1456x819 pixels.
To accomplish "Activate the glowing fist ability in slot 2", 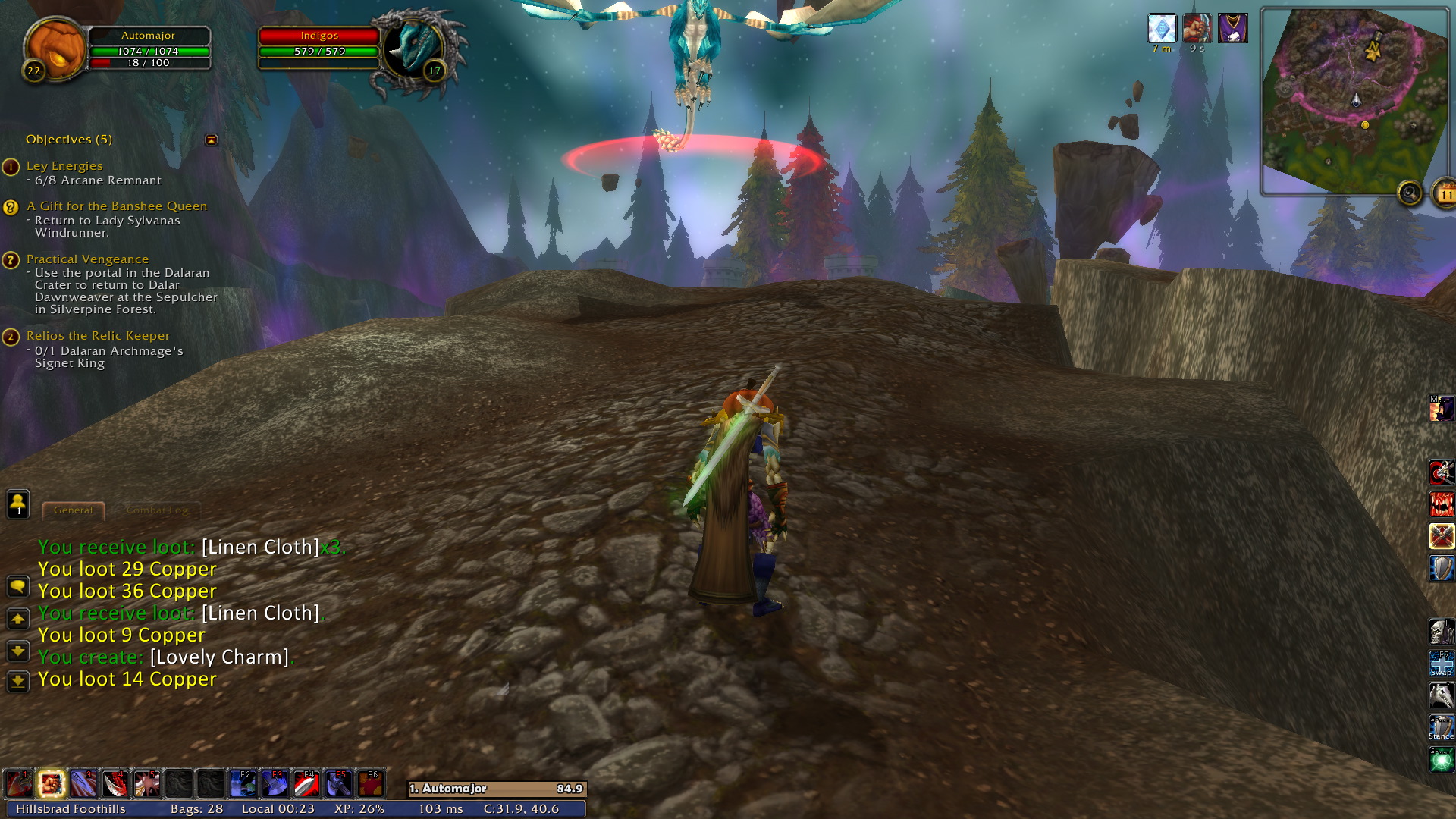I will click(52, 784).
